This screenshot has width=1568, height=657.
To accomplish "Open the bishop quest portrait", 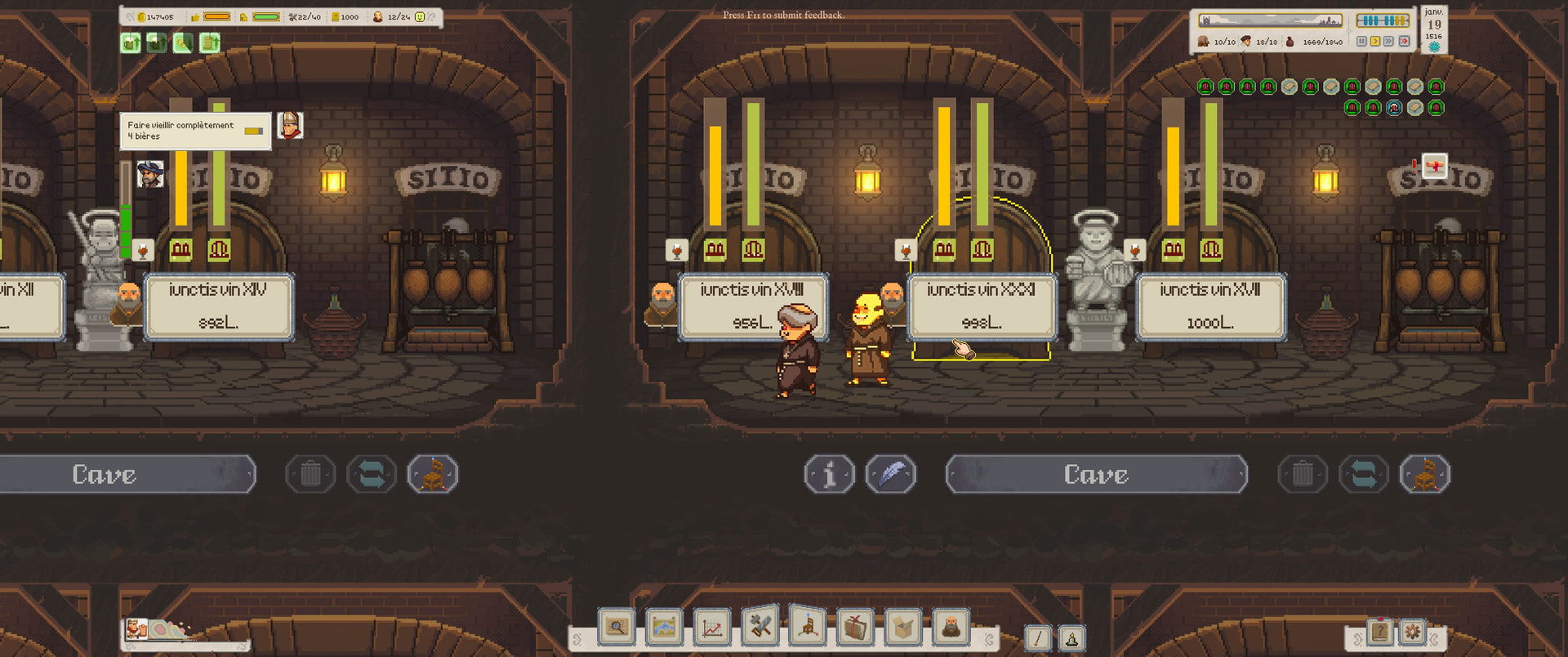I will 290,126.
